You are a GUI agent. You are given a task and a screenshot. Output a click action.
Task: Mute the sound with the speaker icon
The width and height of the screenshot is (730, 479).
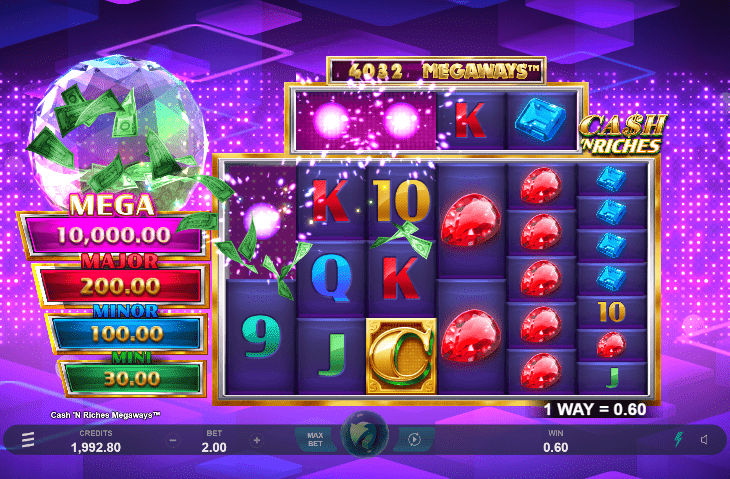pos(704,440)
